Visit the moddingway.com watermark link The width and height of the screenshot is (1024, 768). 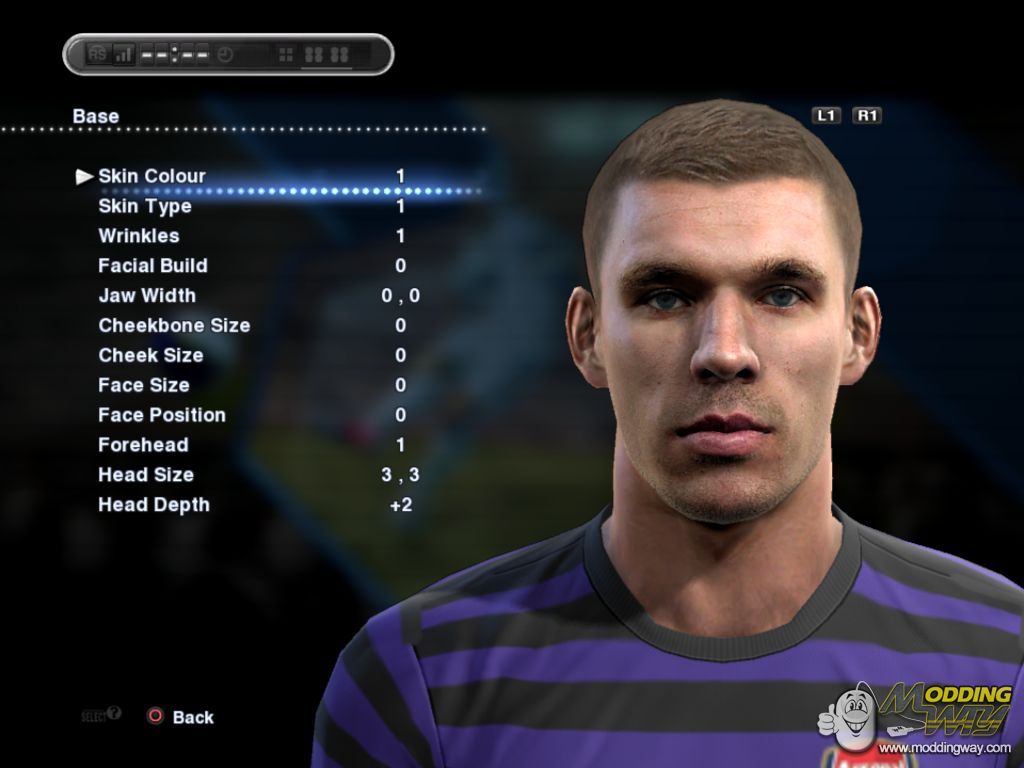tap(945, 747)
